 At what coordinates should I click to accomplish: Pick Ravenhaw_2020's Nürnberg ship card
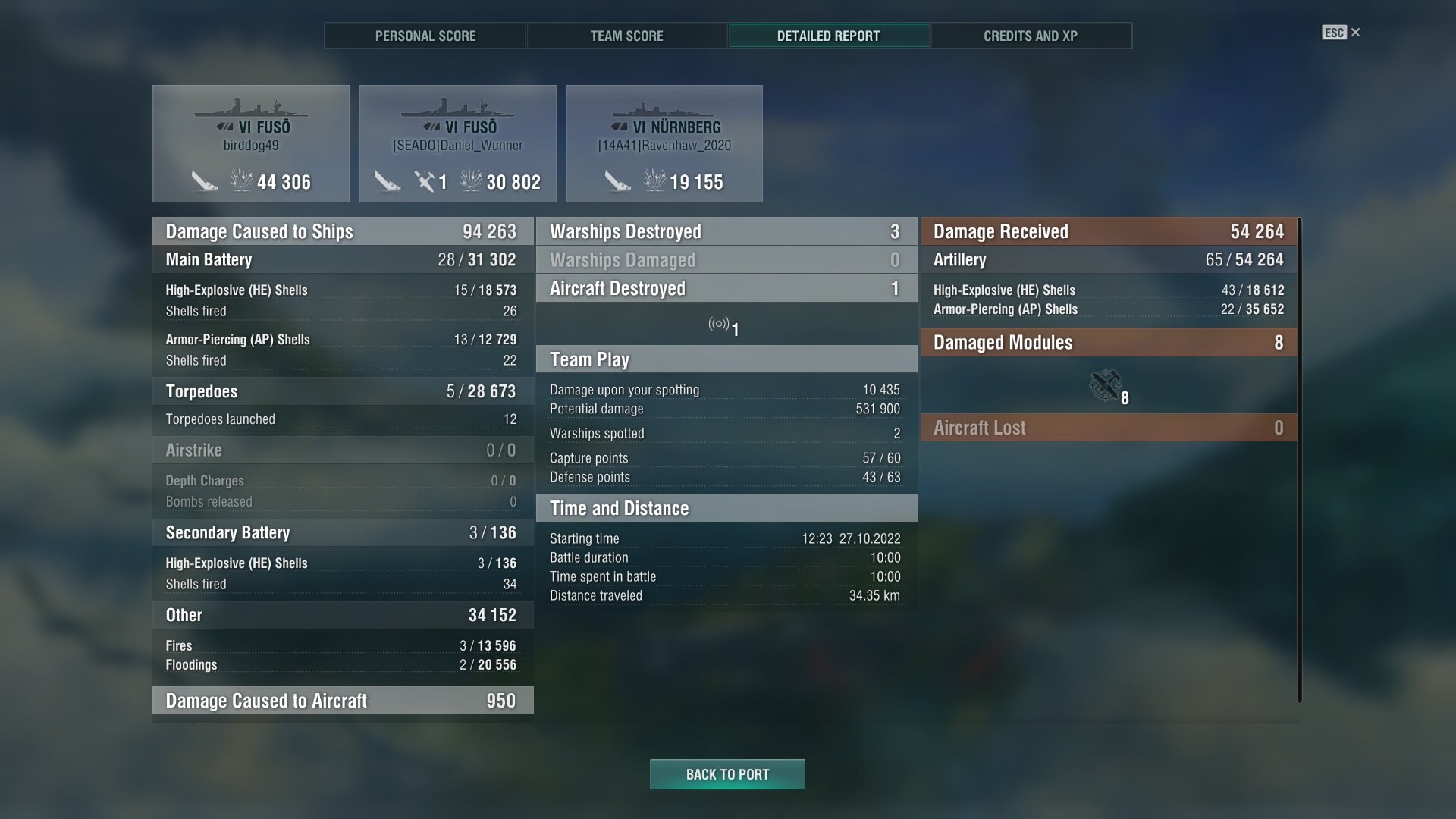[664, 144]
